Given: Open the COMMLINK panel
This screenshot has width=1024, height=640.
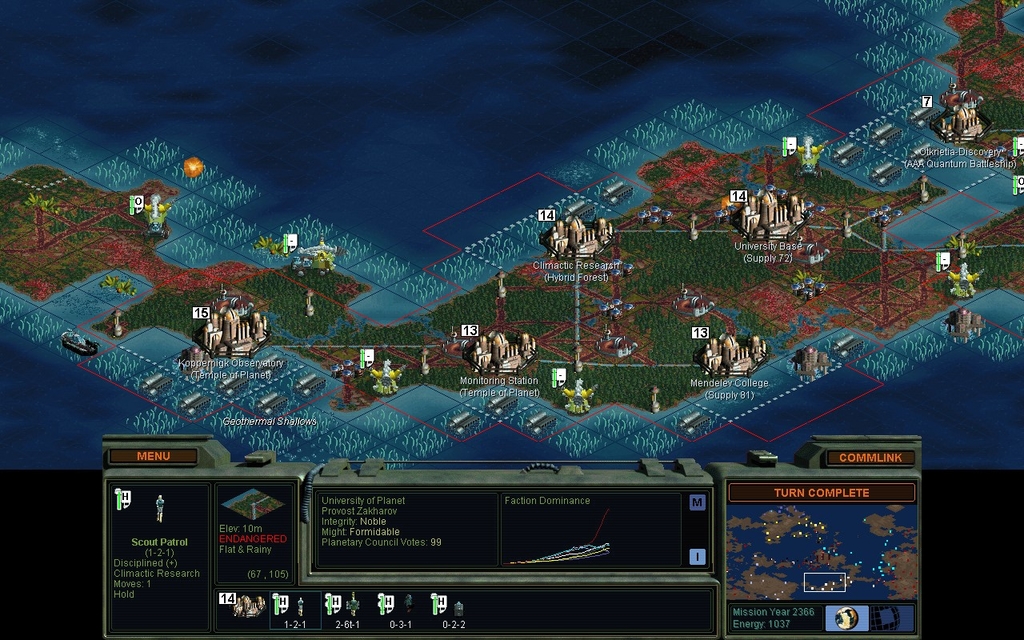Looking at the screenshot, I should (869, 458).
